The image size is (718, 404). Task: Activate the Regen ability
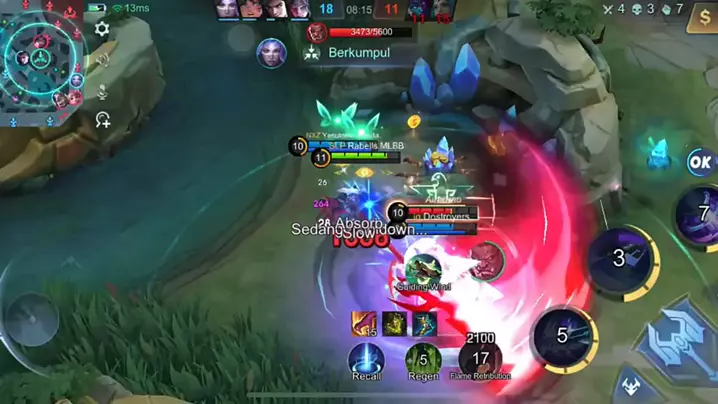click(x=424, y=359)
